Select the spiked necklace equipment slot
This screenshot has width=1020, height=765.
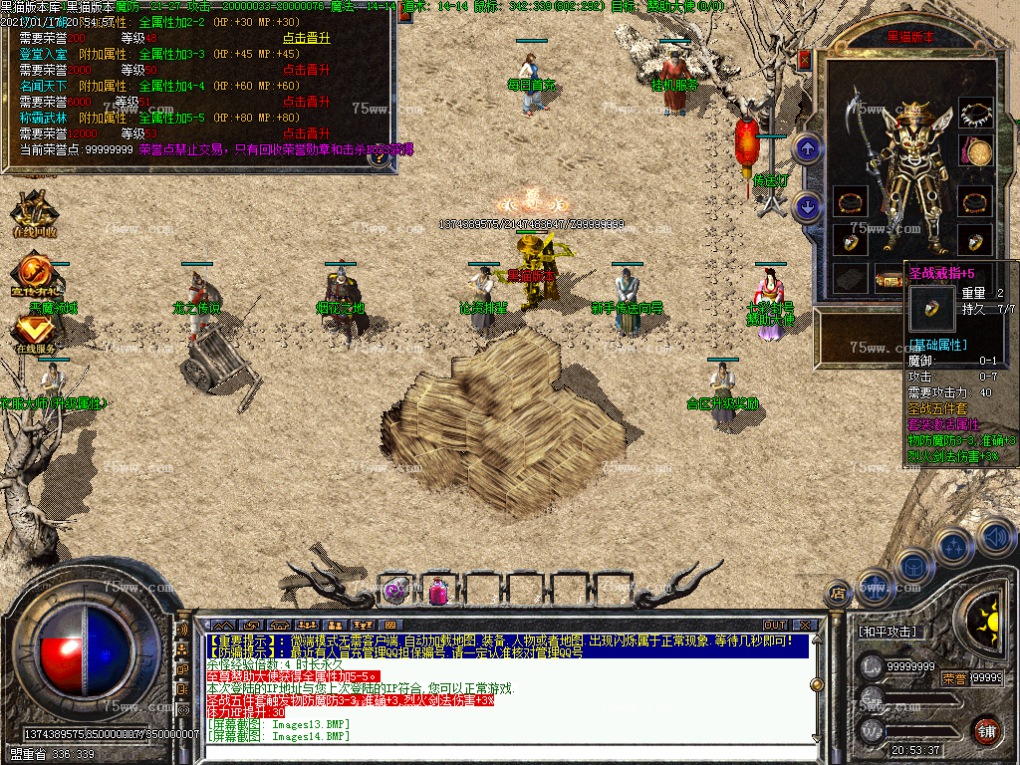[975, 114]
